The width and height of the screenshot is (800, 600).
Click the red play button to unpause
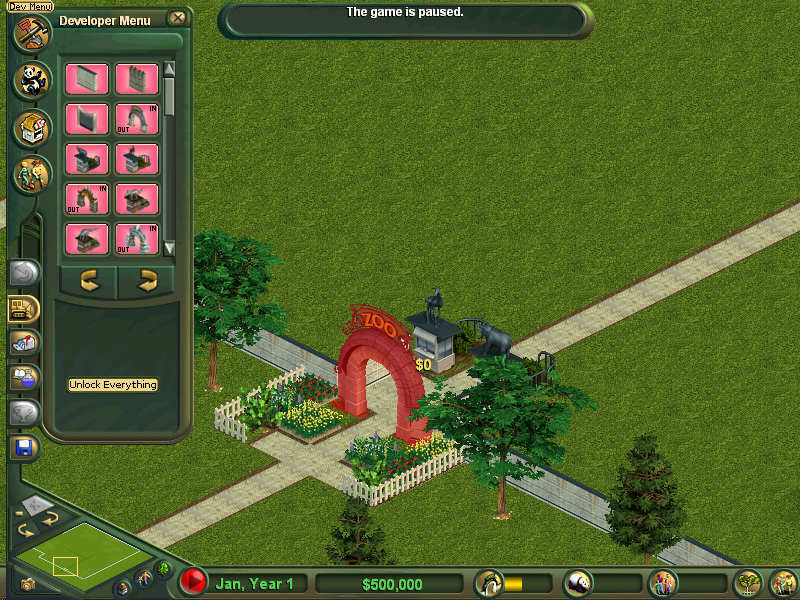(x=193, y=581)
